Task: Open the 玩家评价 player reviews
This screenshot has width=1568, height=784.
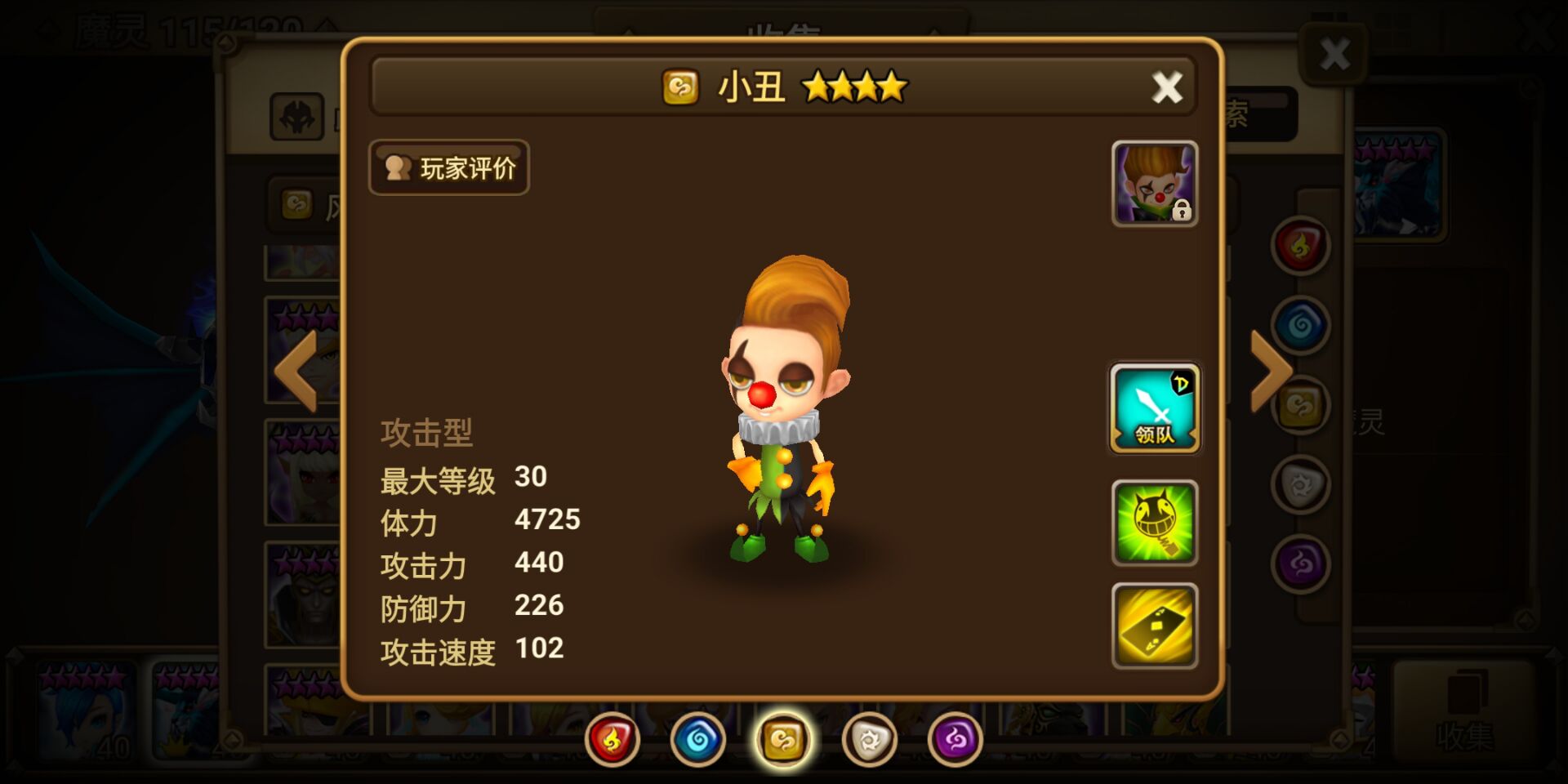Action: 448,167
